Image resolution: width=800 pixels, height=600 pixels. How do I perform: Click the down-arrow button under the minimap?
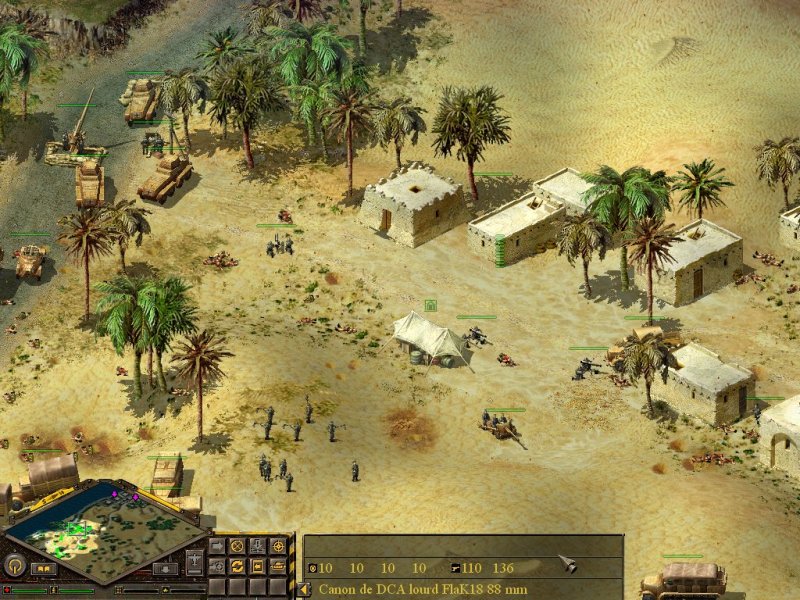click(165, 569)
